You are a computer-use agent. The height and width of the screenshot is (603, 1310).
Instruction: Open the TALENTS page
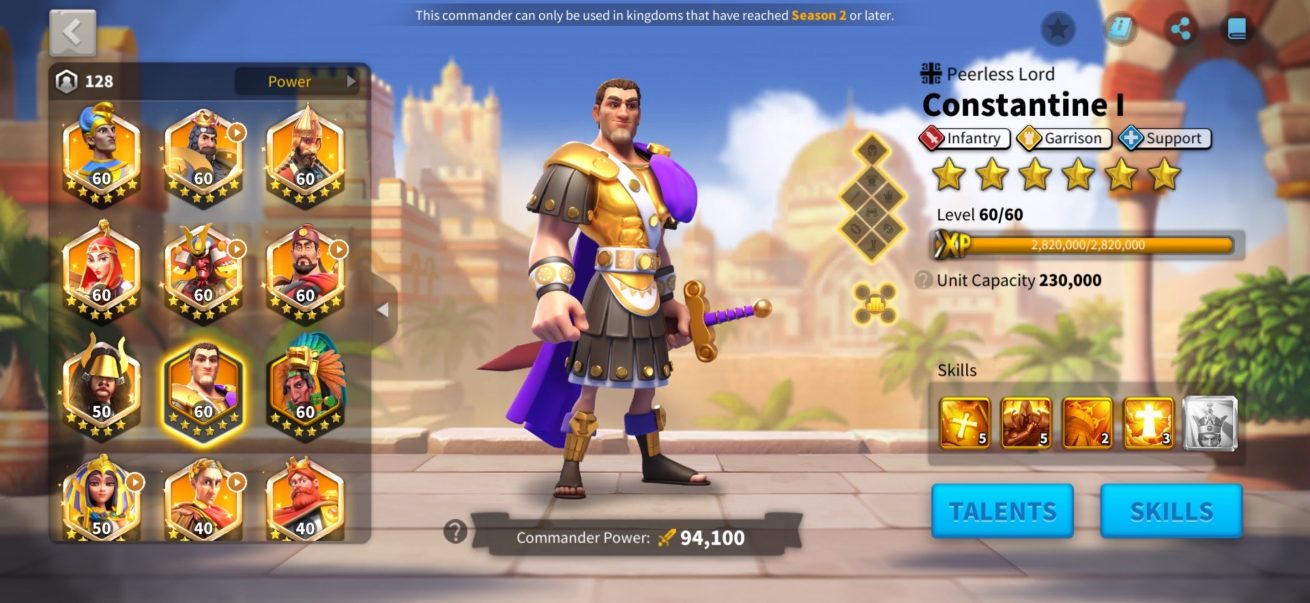[1002, 511]
